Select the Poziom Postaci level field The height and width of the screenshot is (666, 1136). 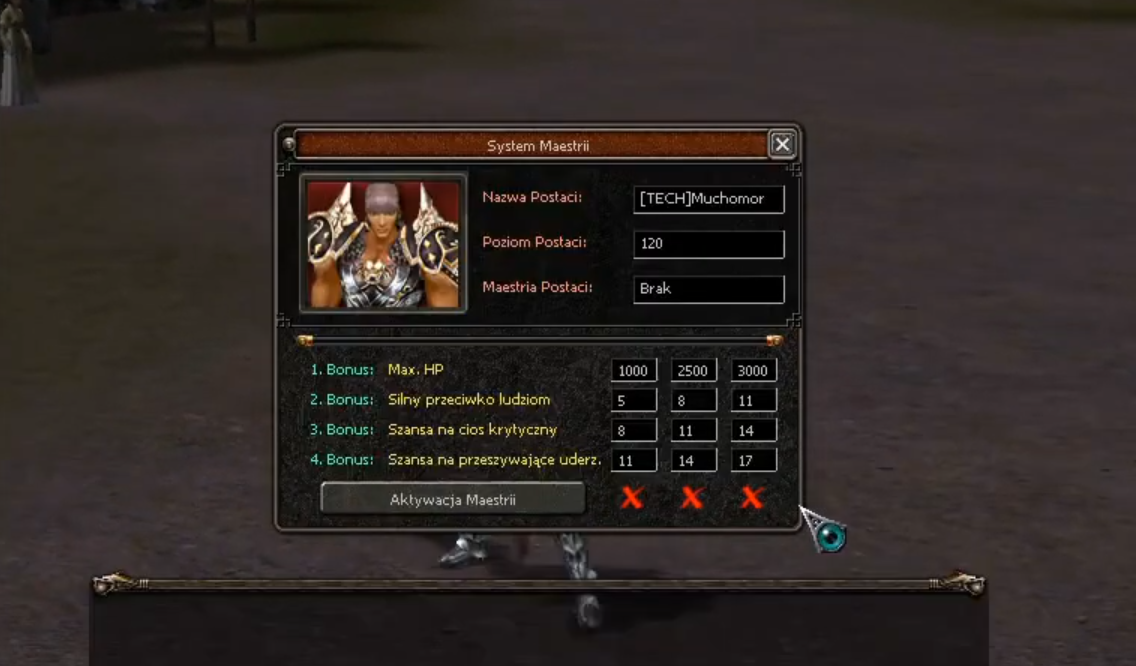coord(708,243)
